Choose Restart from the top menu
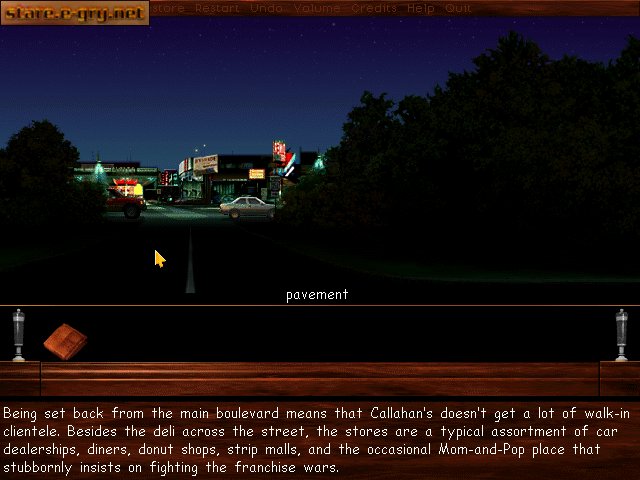 pos(217,8)
